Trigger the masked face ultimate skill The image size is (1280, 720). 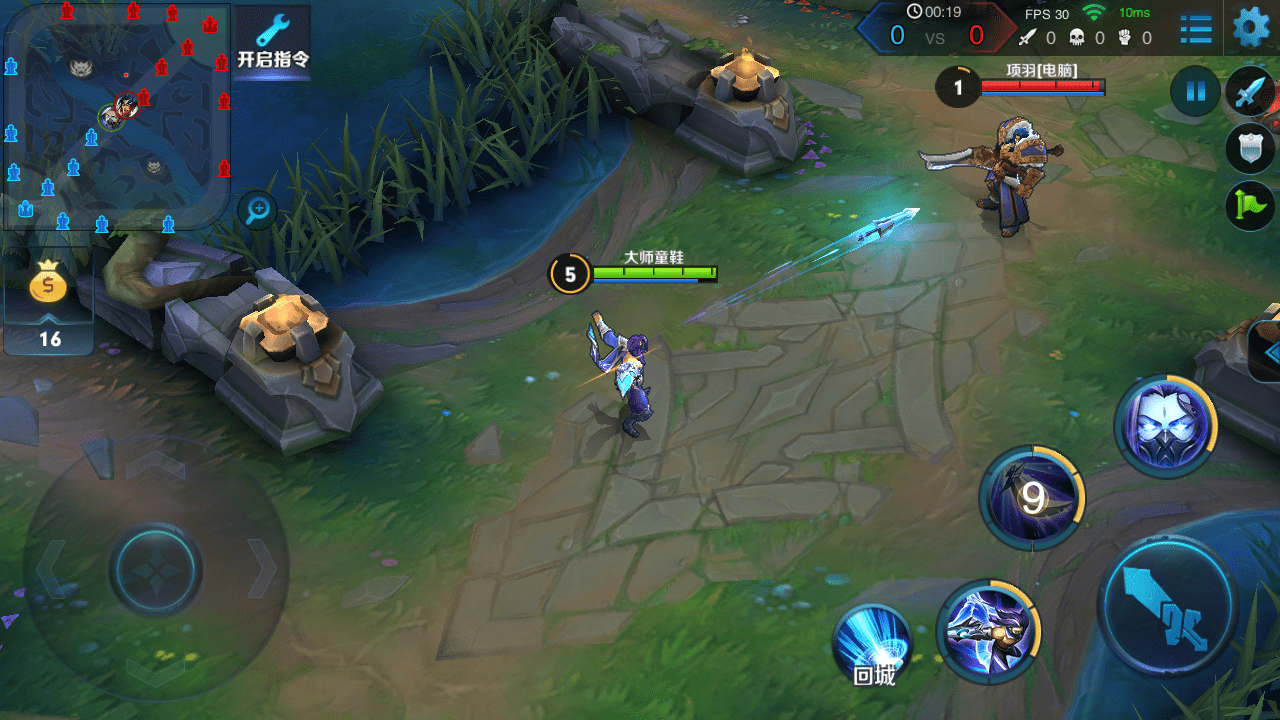pos(1165,426)
